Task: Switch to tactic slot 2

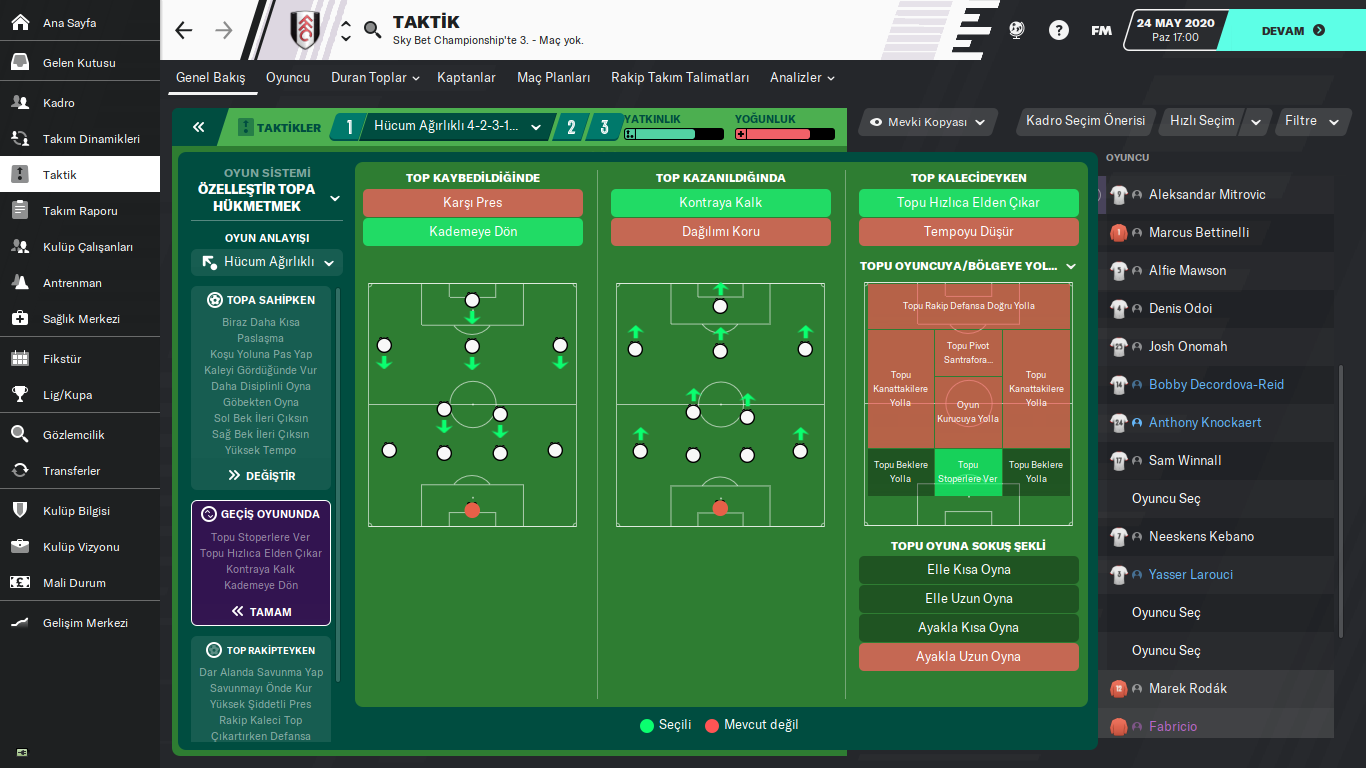Action: coord(571,127)
